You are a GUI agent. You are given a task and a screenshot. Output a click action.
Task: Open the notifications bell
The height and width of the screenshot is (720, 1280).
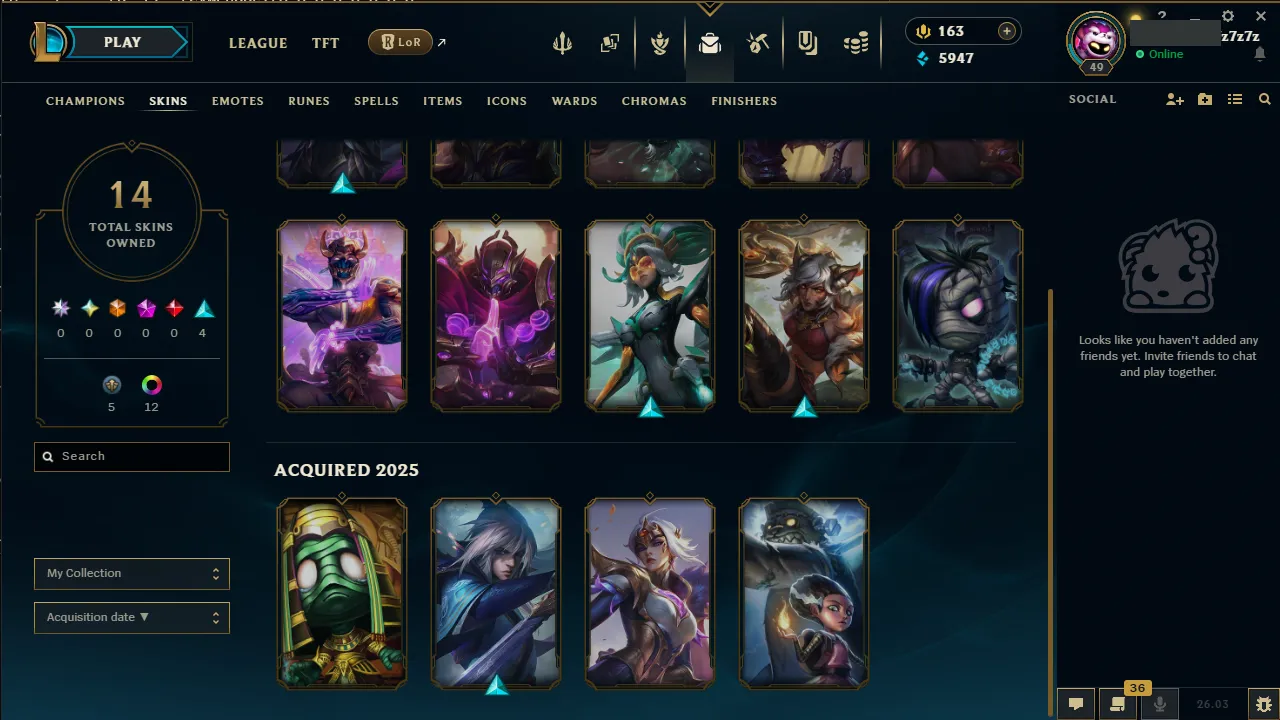(x=1261, y=53)
